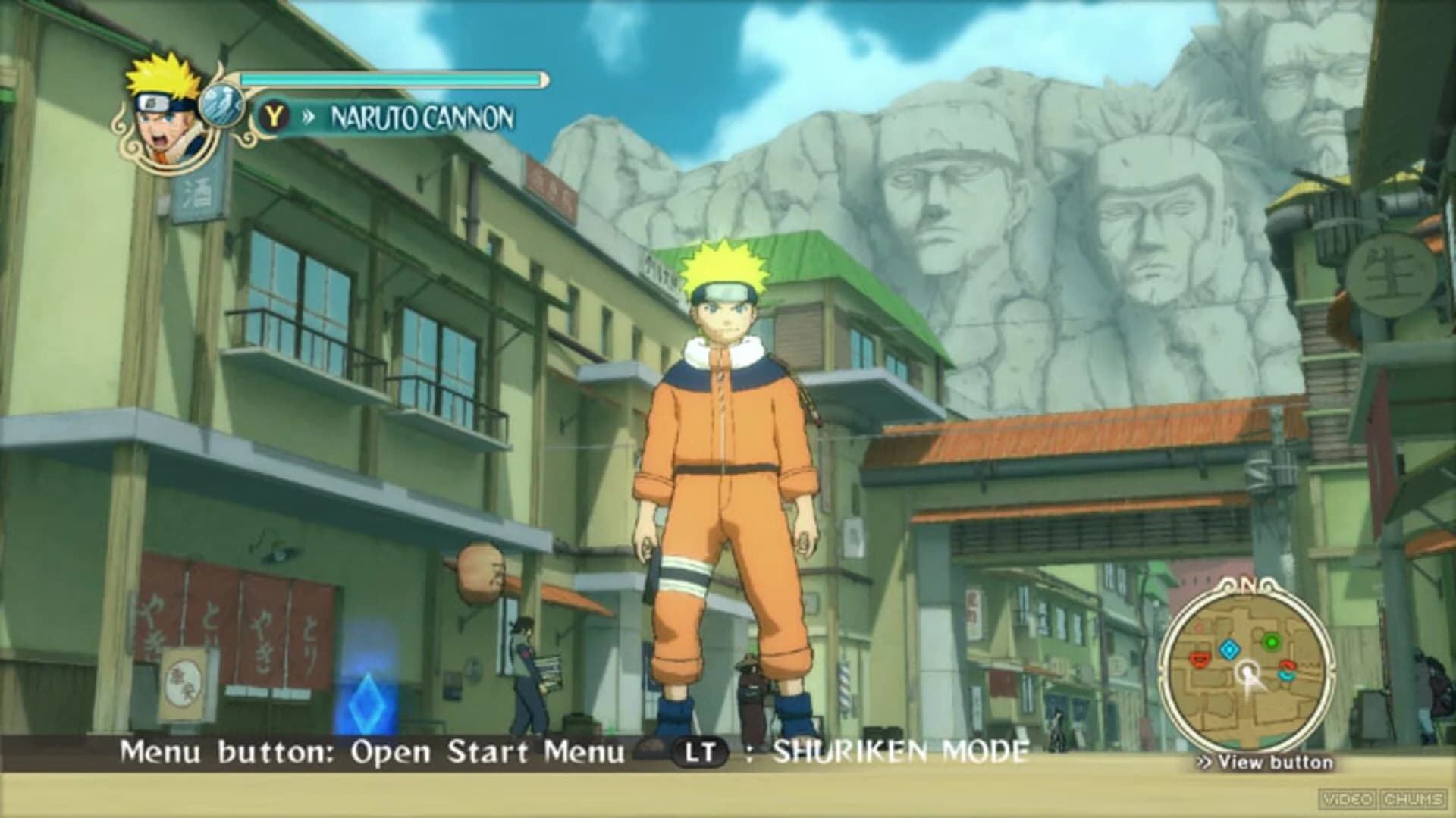This screenshot has width=1456, height=818.
Task: Select the red shop icon on the minimap
Action: click(x=1200, y=661)
